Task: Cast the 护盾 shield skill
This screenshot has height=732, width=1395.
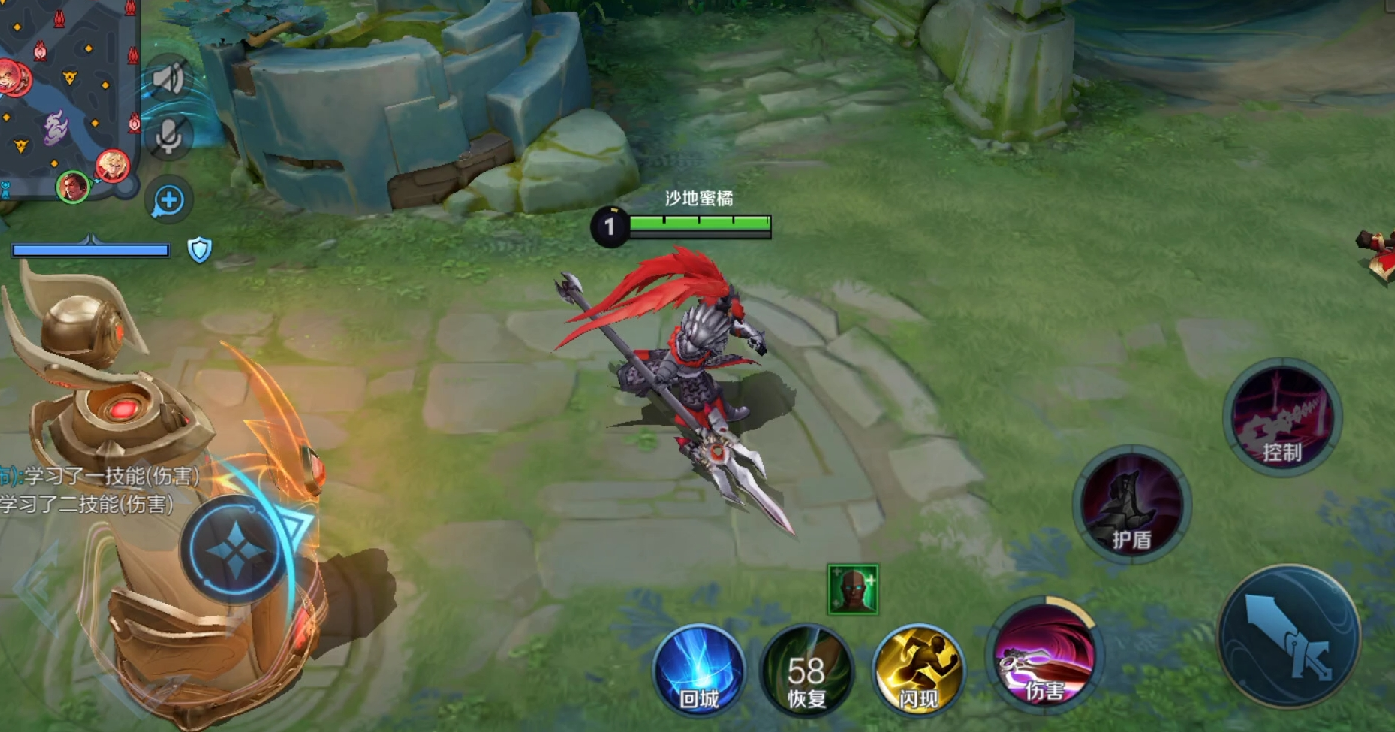Action: coord(1132,504)
